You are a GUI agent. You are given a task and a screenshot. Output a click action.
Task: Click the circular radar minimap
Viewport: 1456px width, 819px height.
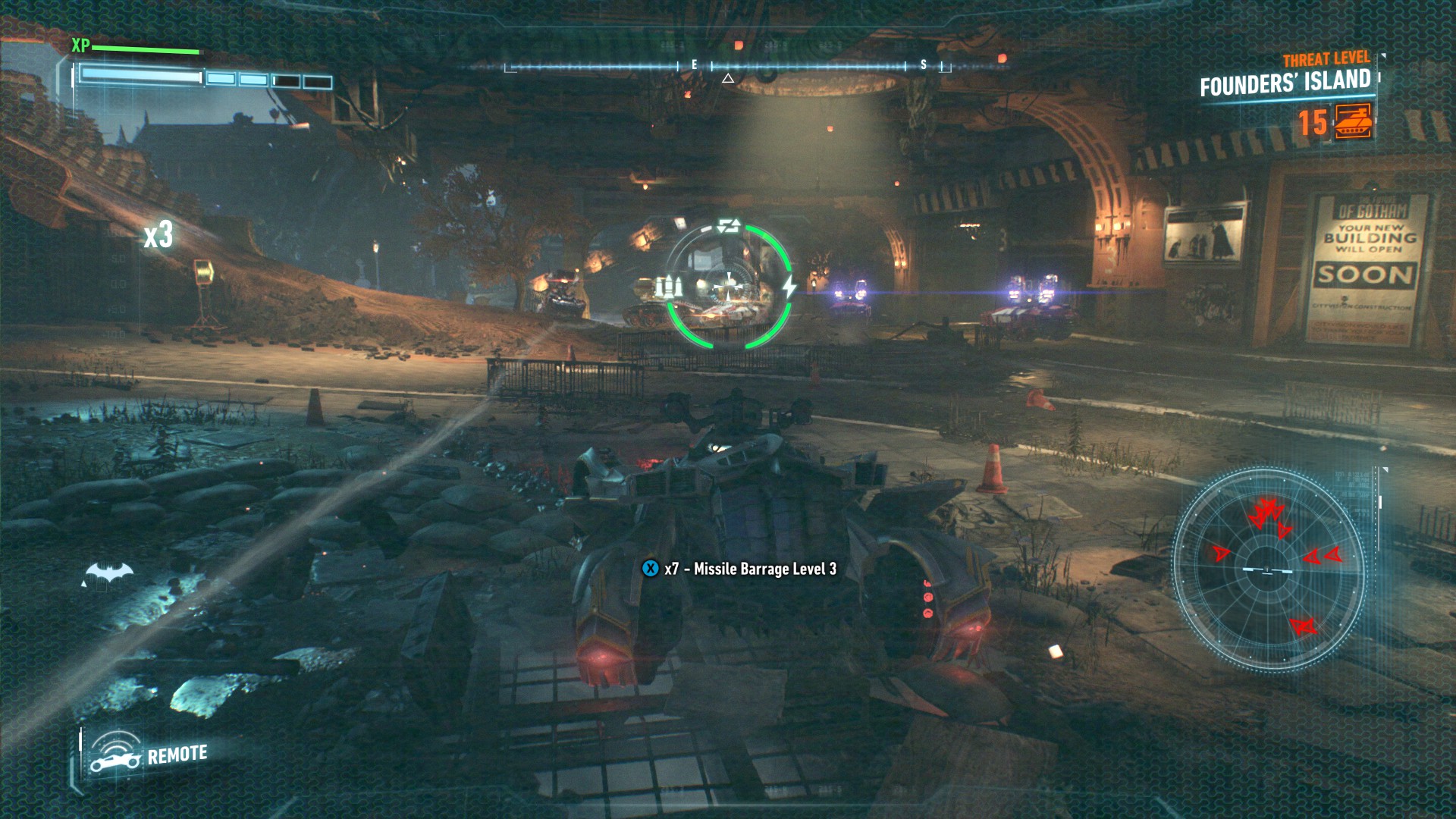(x=1268, y=569)
